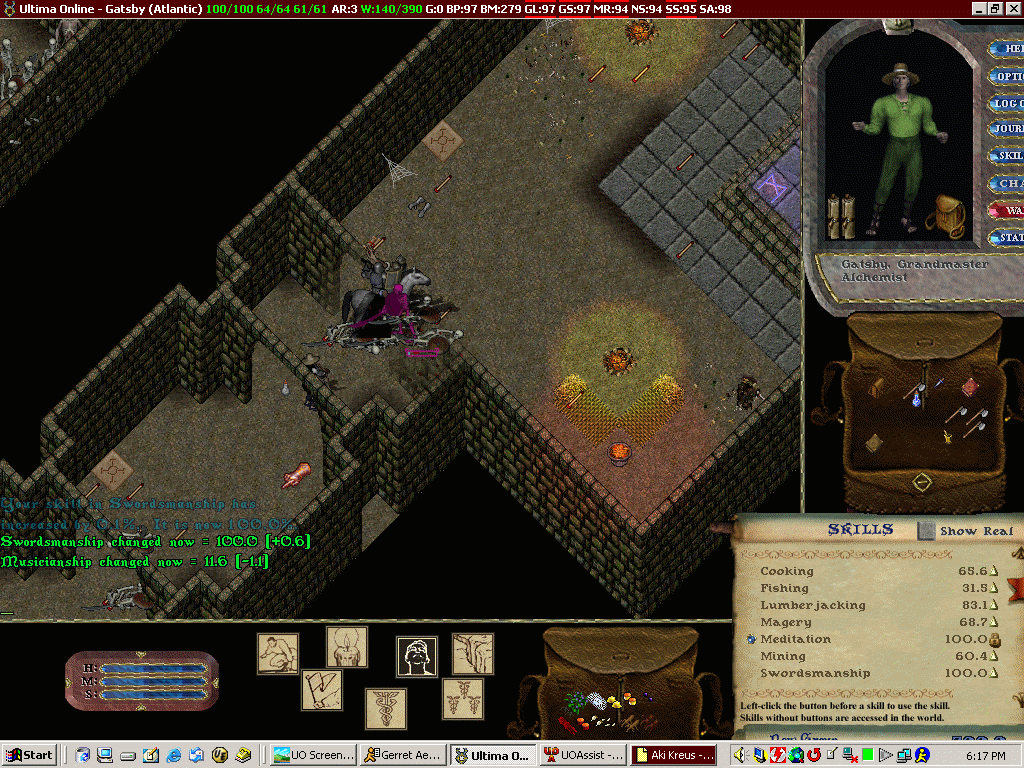Toggle the red War mode button
This screenshot has height=768, width=1024.
coord(1006,211)
